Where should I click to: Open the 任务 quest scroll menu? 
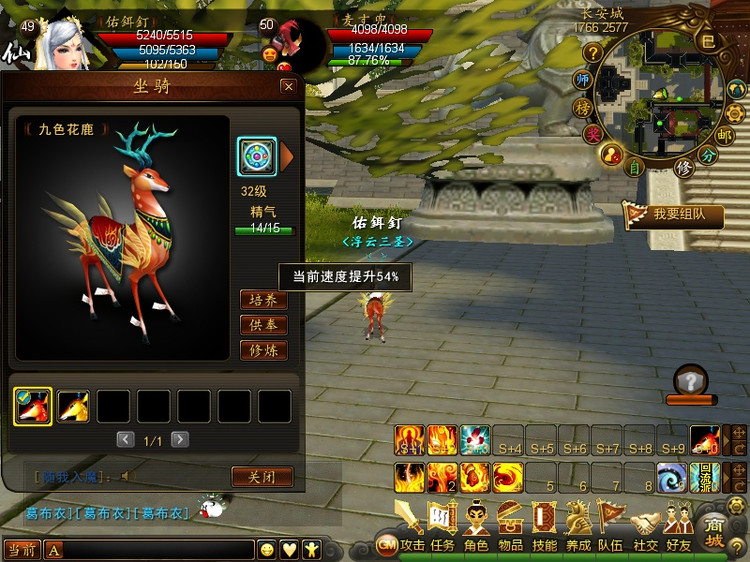[442, 523]
